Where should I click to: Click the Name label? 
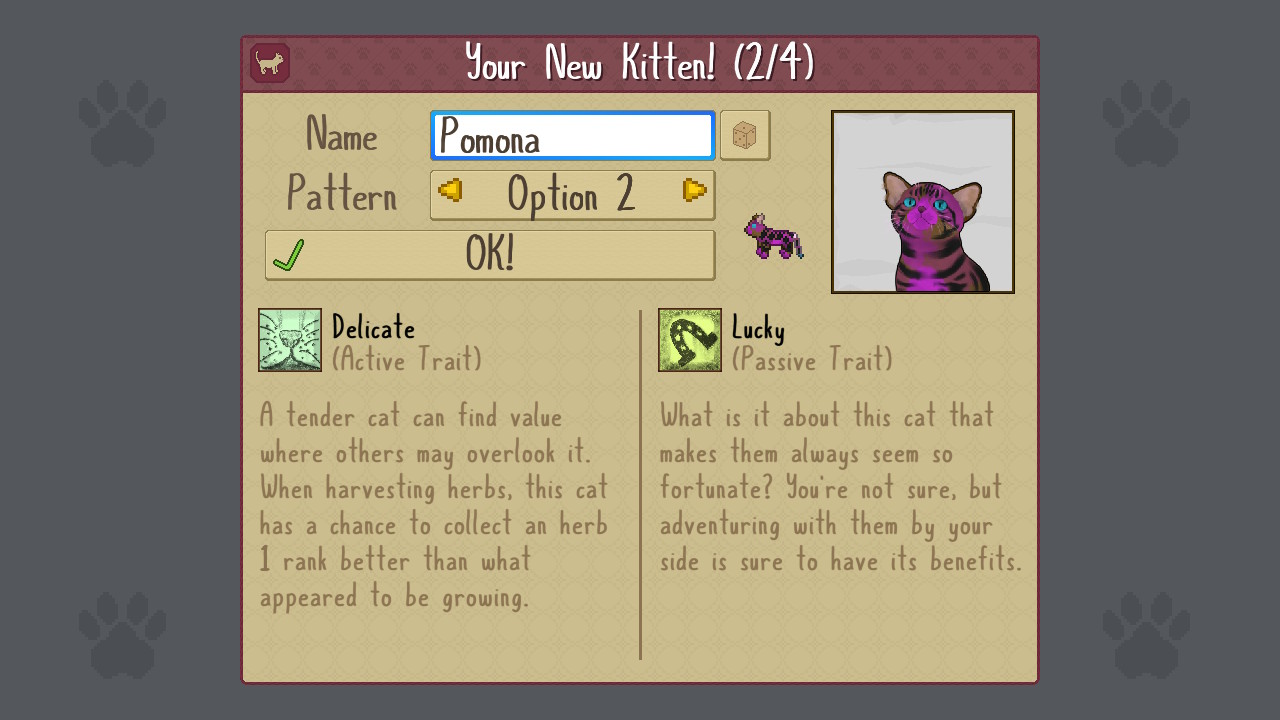[x=341, y=136]
